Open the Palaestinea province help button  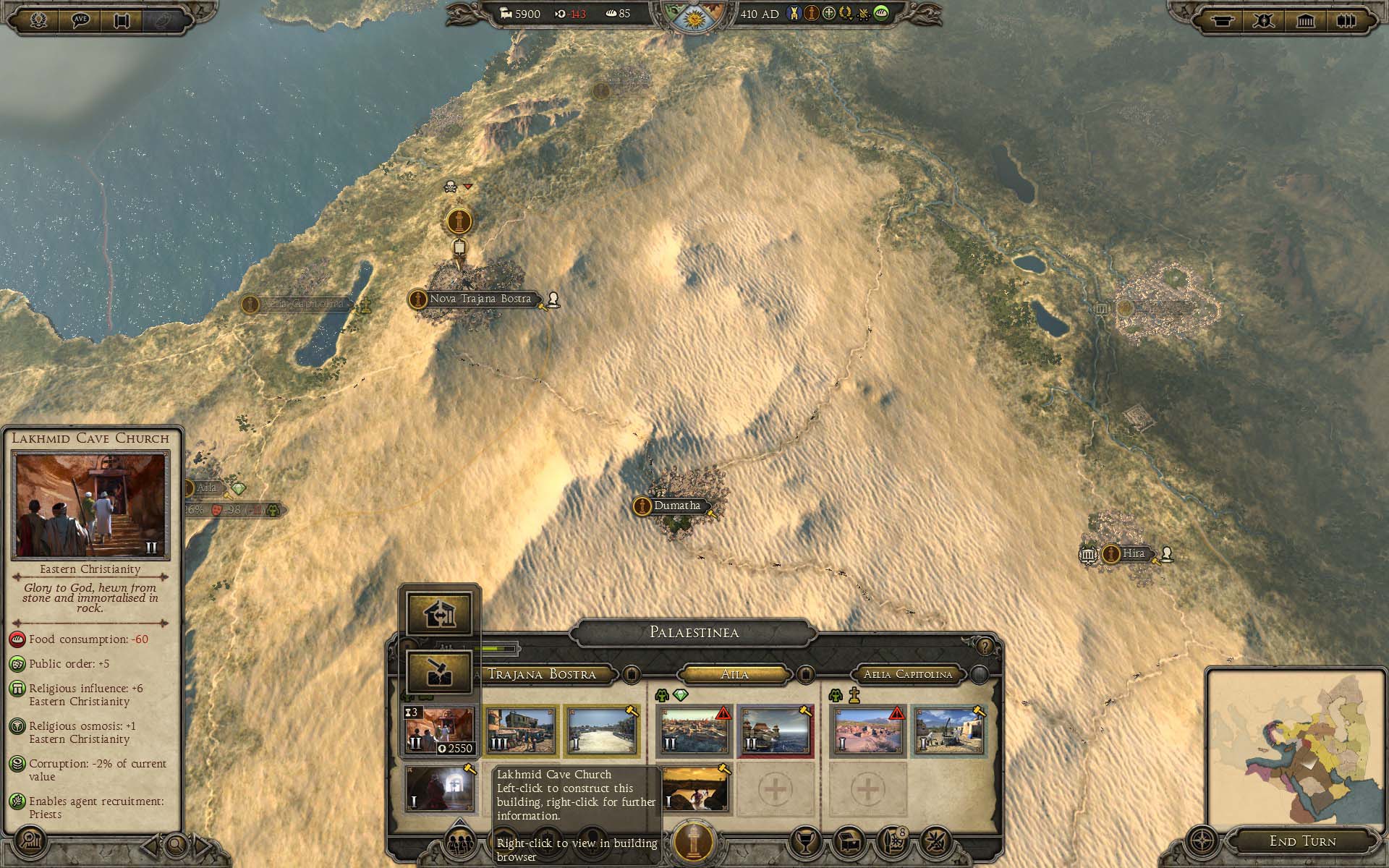(x=984, y=646)
